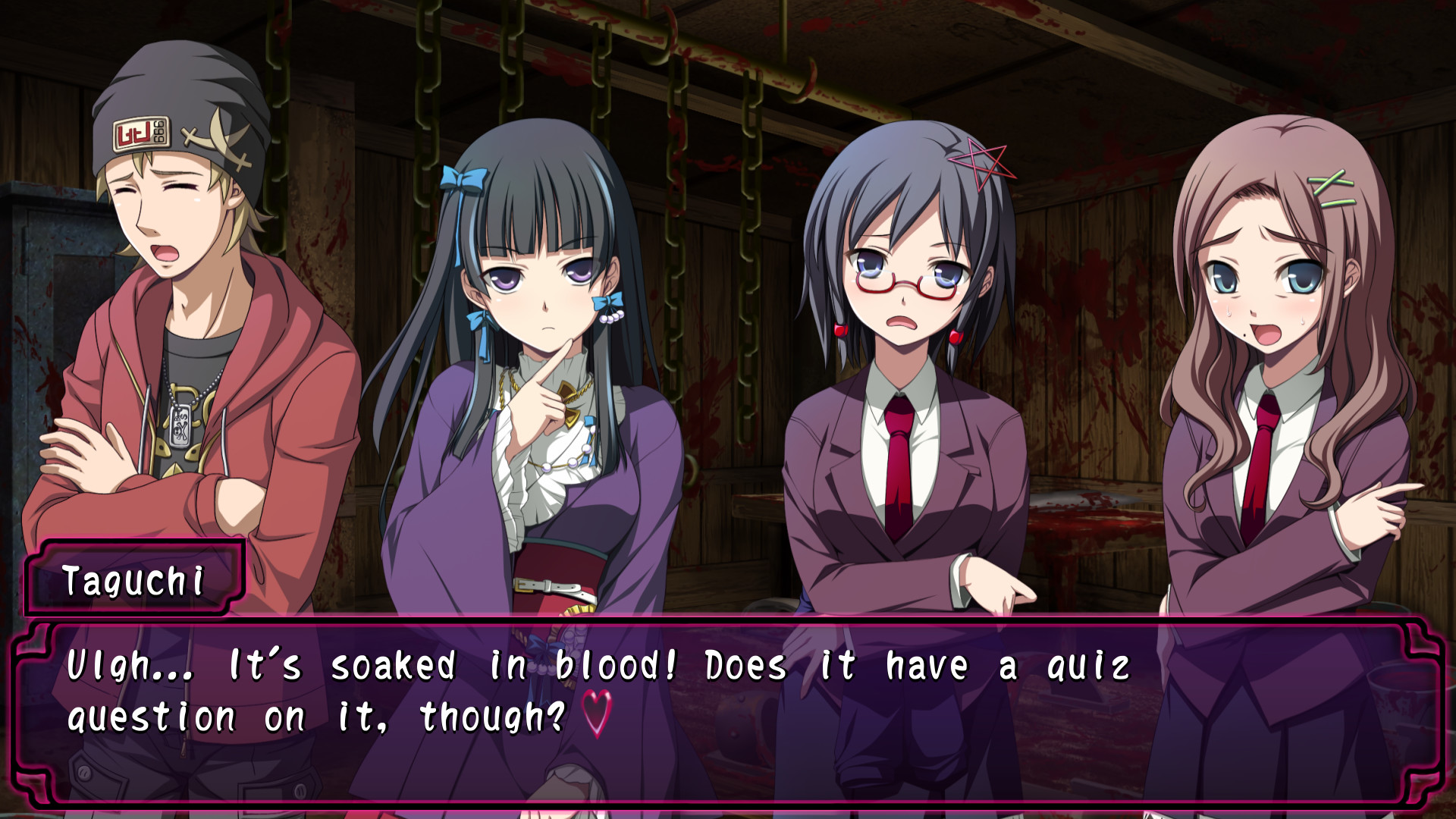The width and height of the screenshot is (1456, 819).
Task: Click the word quiz in the dialogue
Action: 1092,666
